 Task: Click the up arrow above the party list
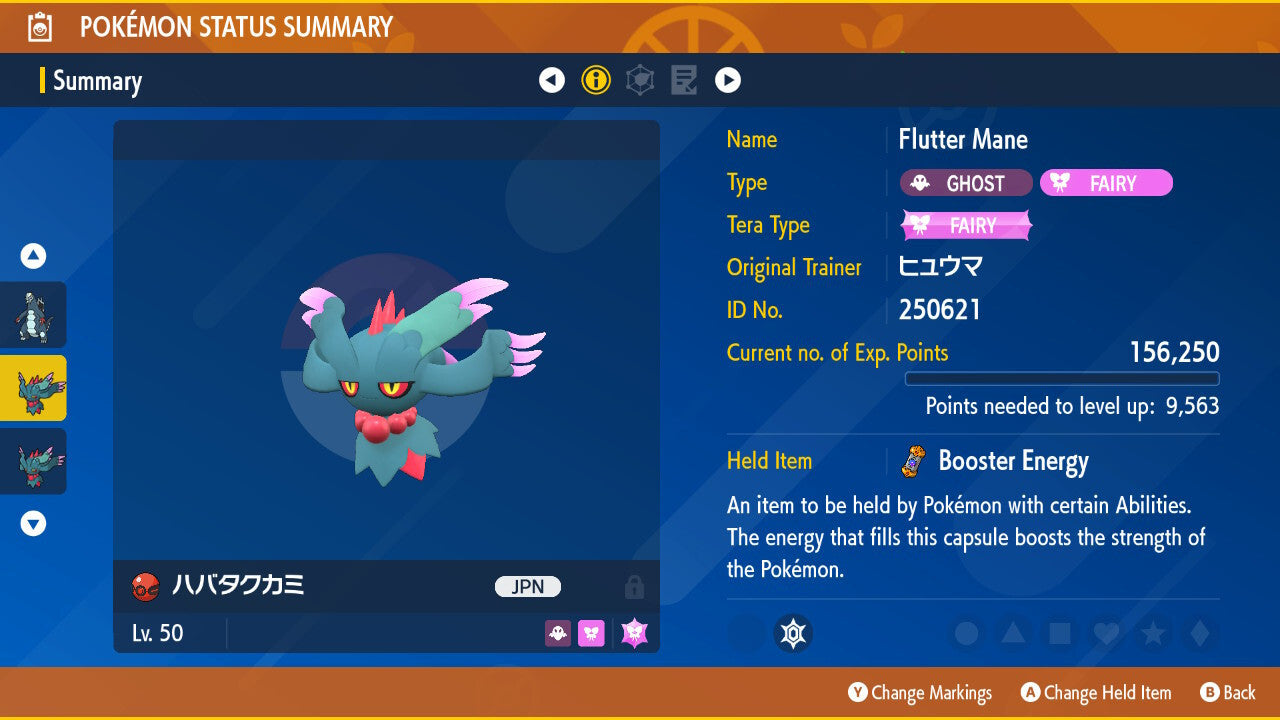pos(33,257)
